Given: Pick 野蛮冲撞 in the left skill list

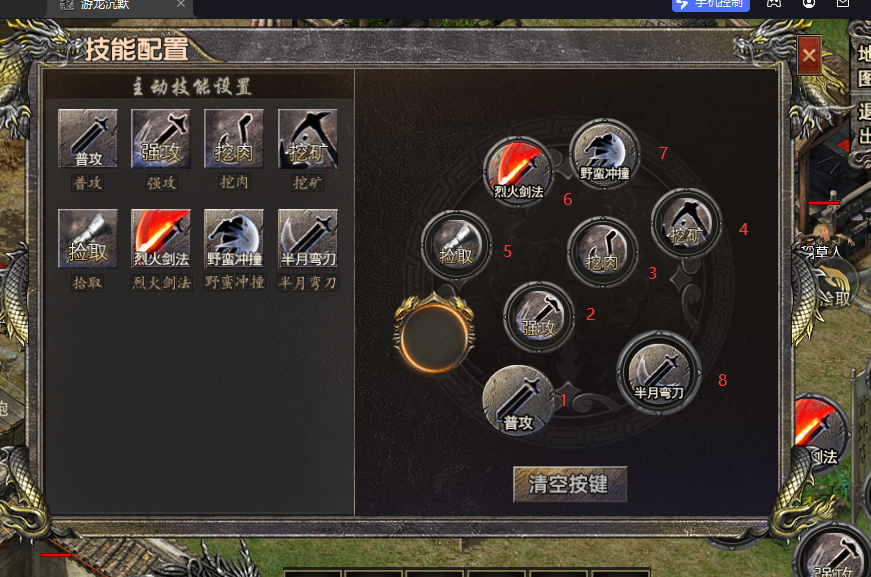Looking at the screenshot, I should pos(234,239).
